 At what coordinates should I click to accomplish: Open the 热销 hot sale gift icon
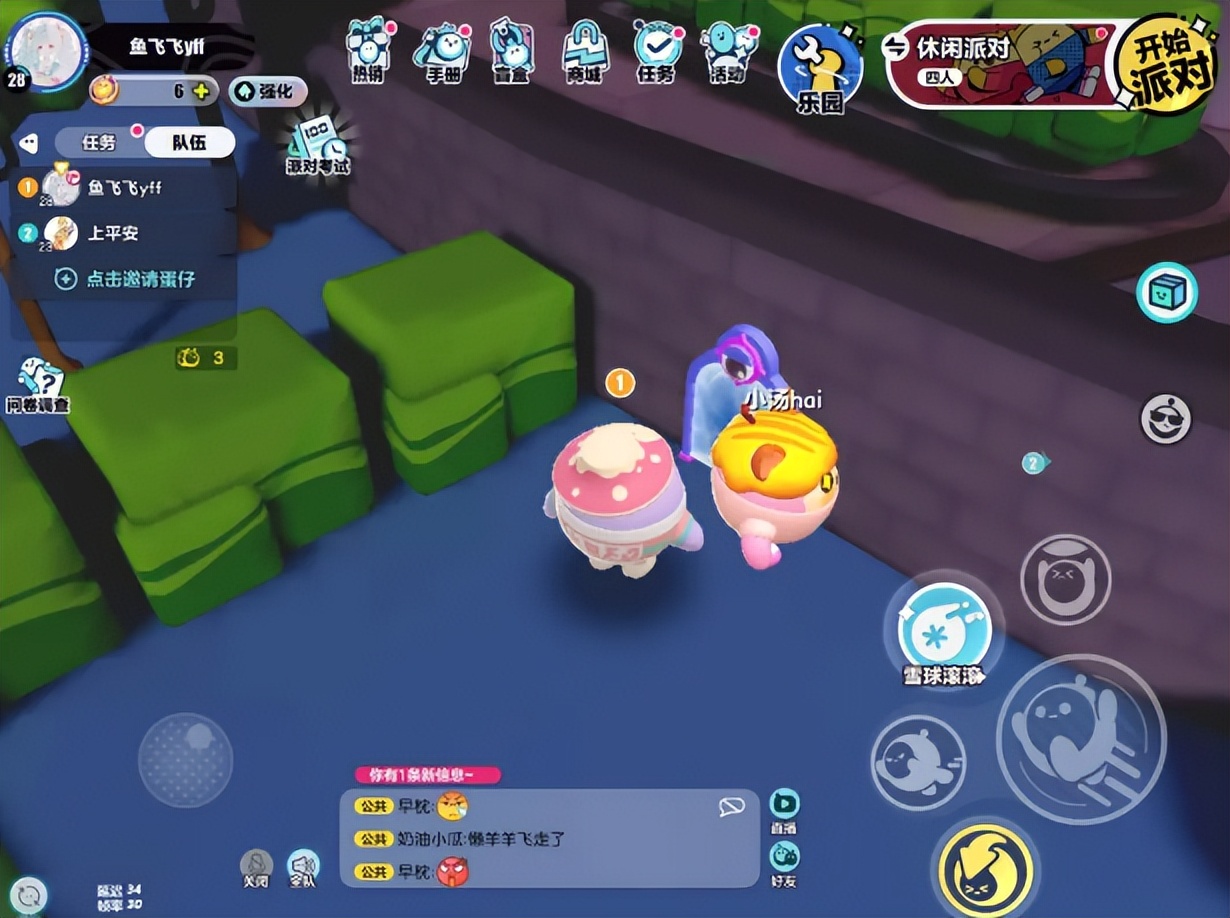366,48
